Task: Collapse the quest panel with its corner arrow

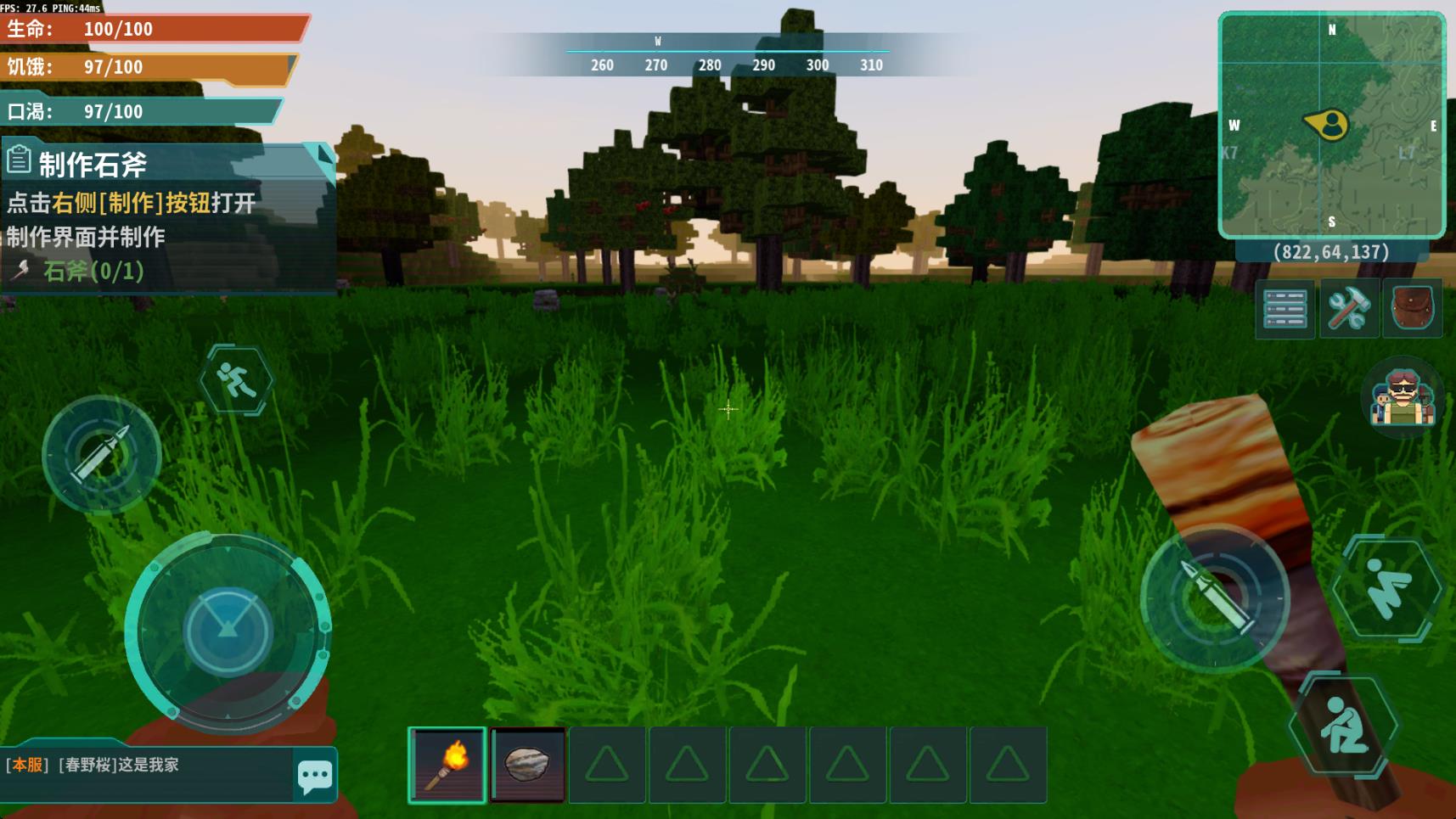Action: point(323,154)
